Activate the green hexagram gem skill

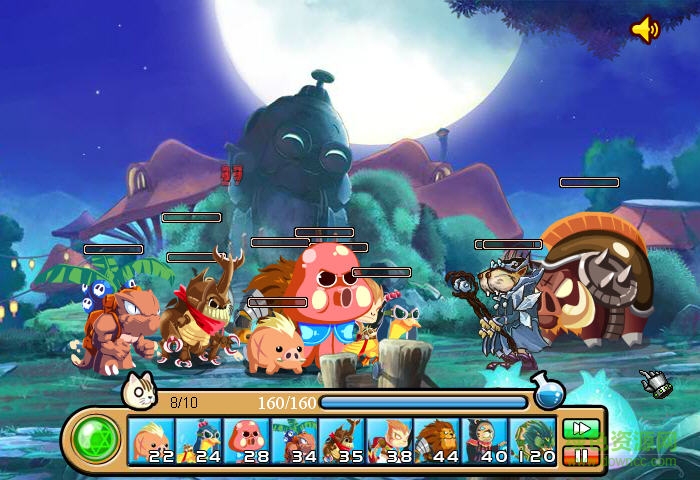[x=96, y=440]
